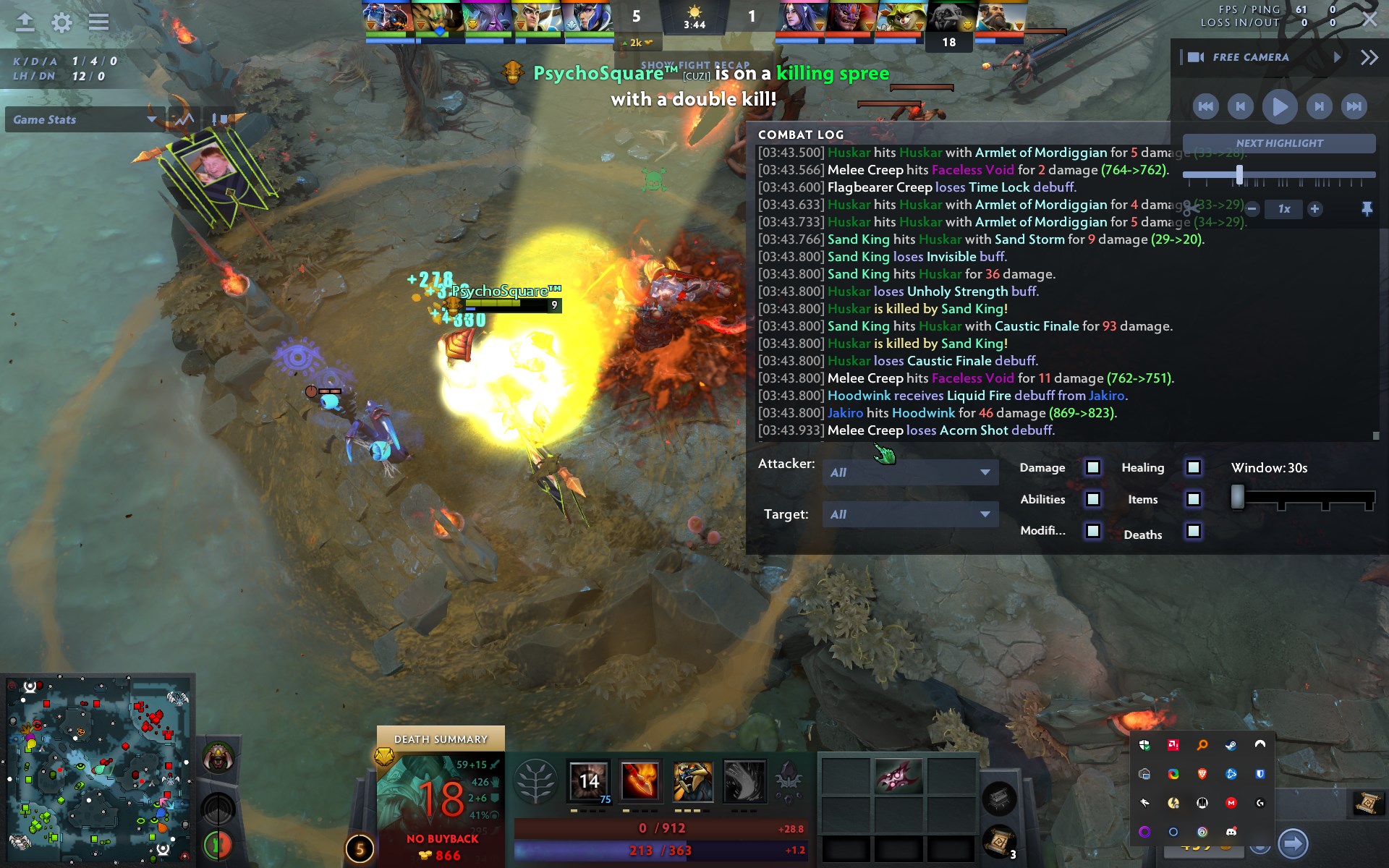The height and width of the screenshot is (868, 1389).
Task: Expand the Target dropdown set to All
Action: click(910, 514)
